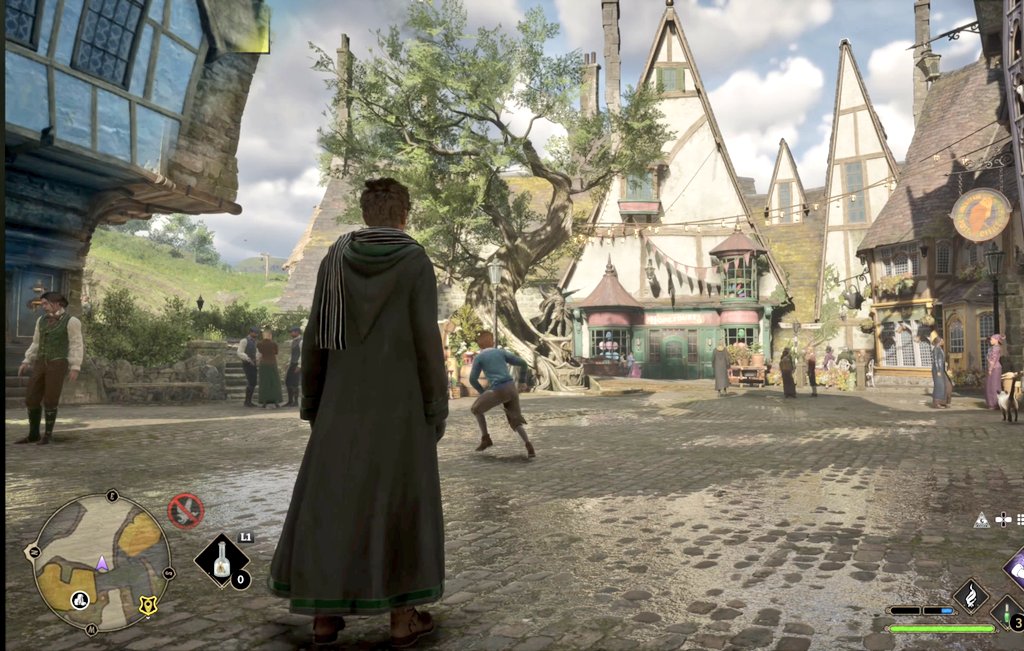This screenshot has width=1024, height=651.
Task: Select the white location marker on minimap
Action: coord(79,599)
